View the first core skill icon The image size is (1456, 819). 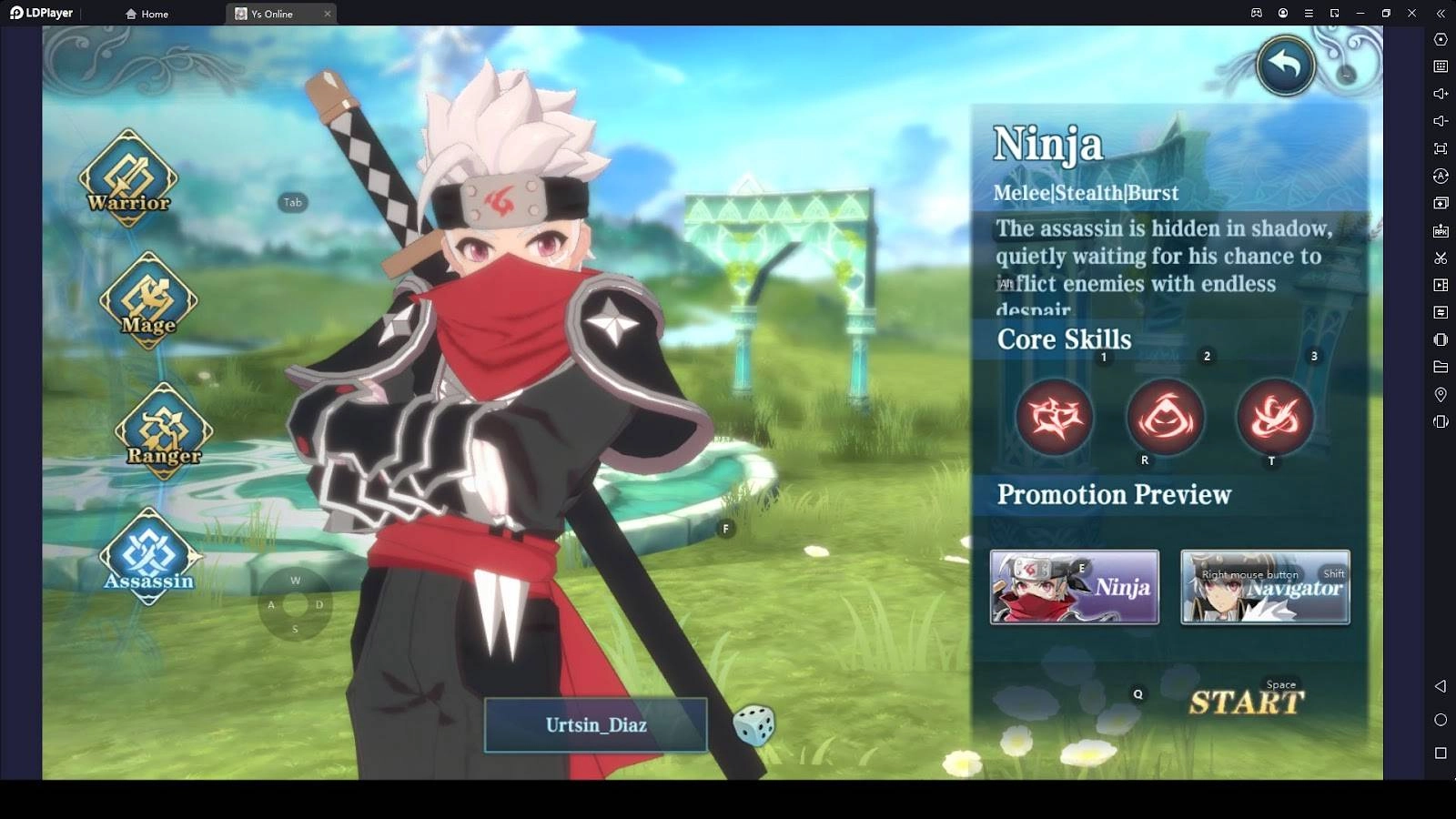[1055, 417]
